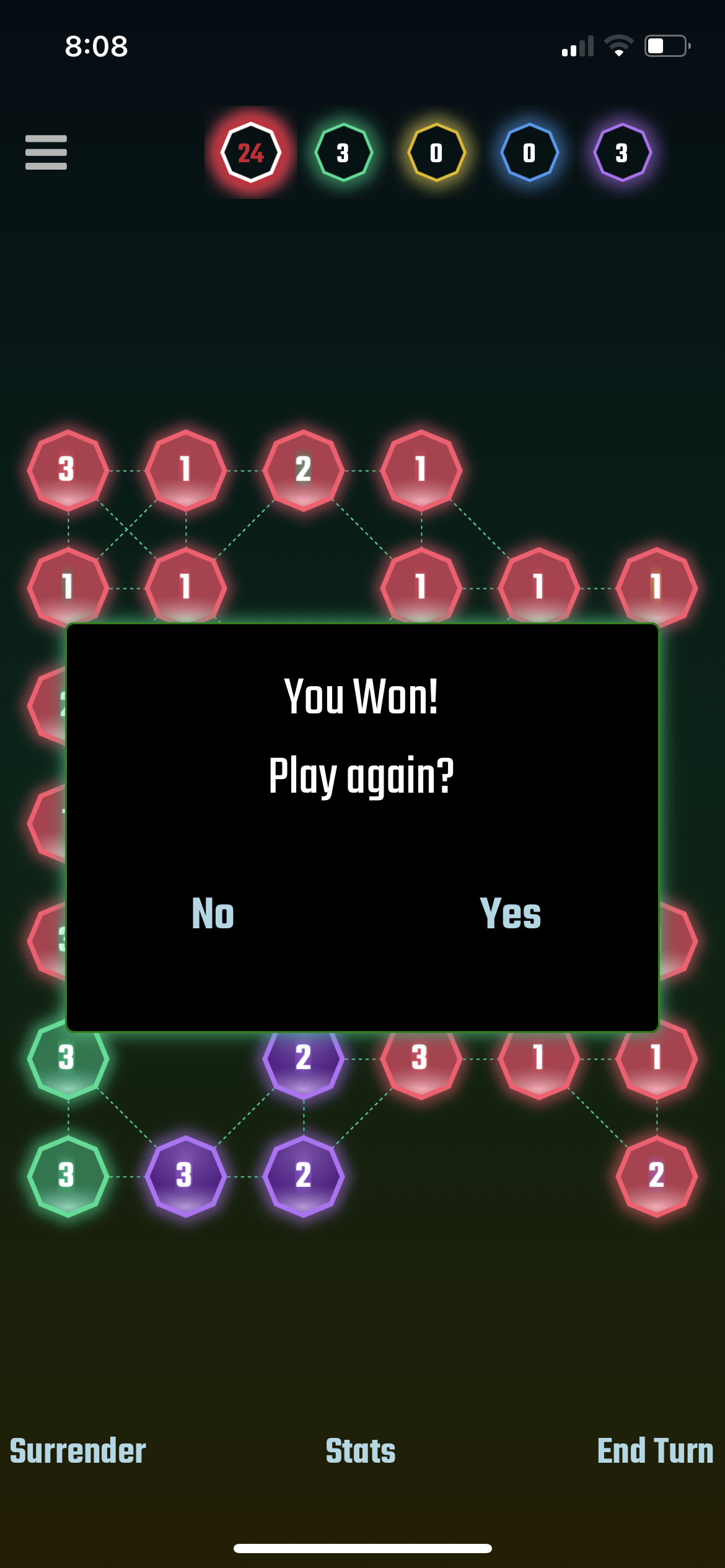Select the yellow player score badge
The width and height of the screenshot is (725, 1568).
[436, 152]
